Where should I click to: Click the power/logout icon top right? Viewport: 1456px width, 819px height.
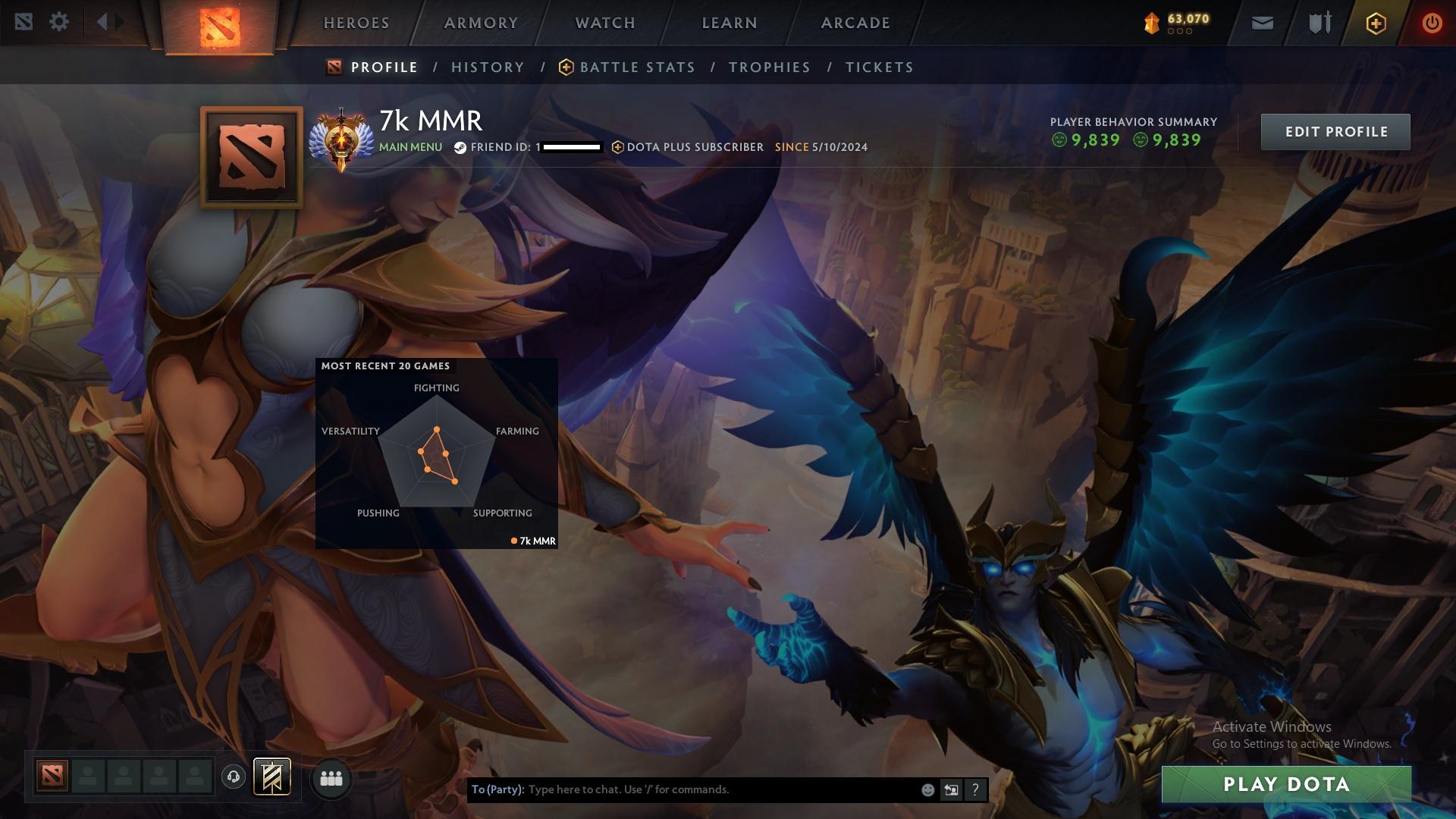pos(1432,23)
